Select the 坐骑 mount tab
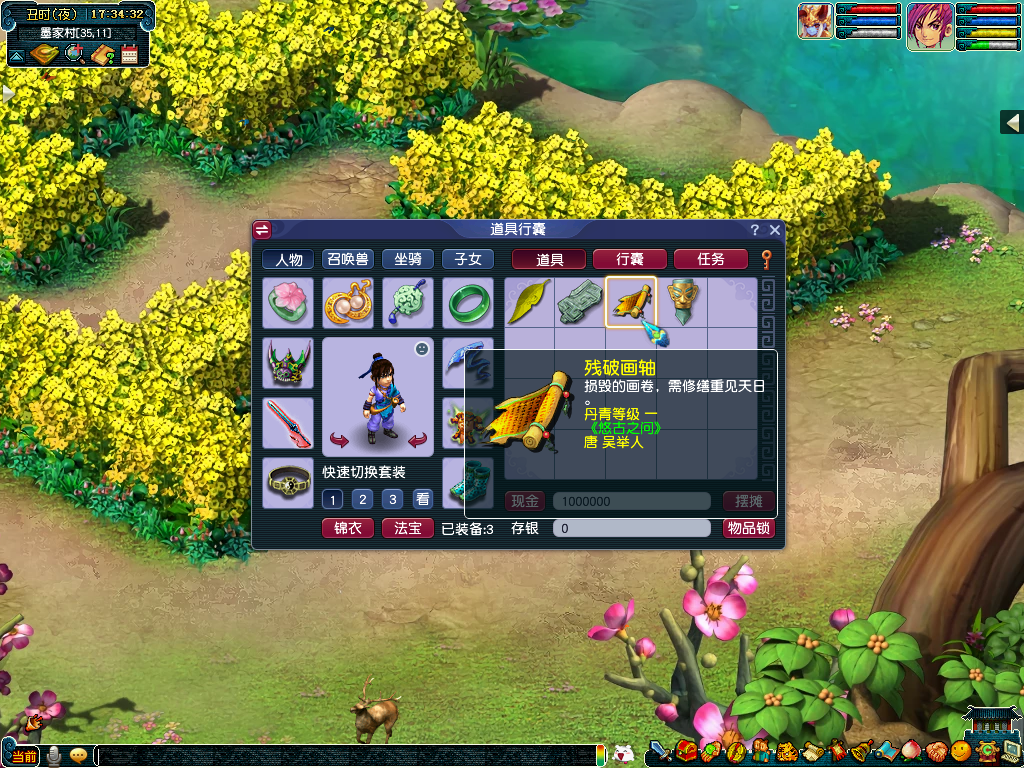Viewport: 1024px width, 768px height. 408,259
